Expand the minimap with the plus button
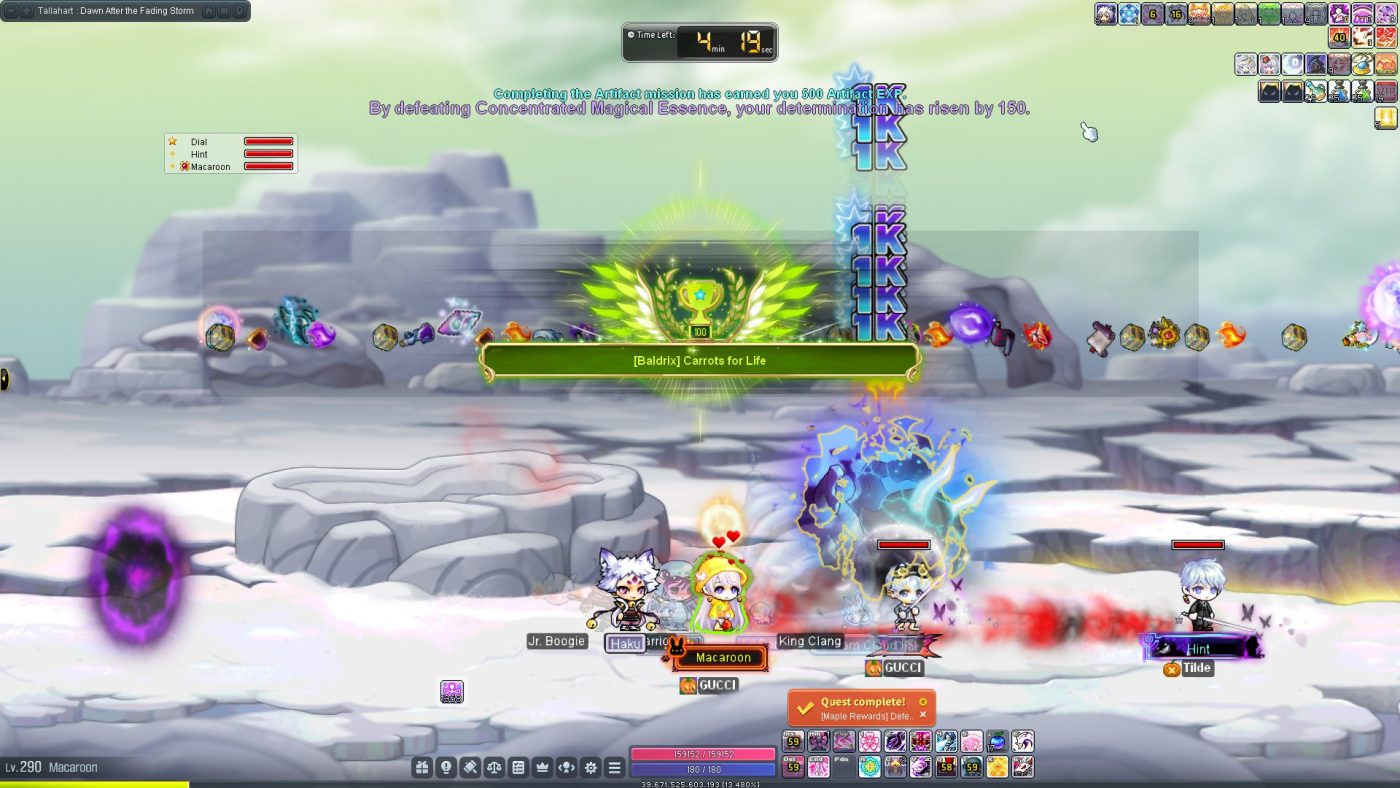The image size is (1400, 788). 26,11
